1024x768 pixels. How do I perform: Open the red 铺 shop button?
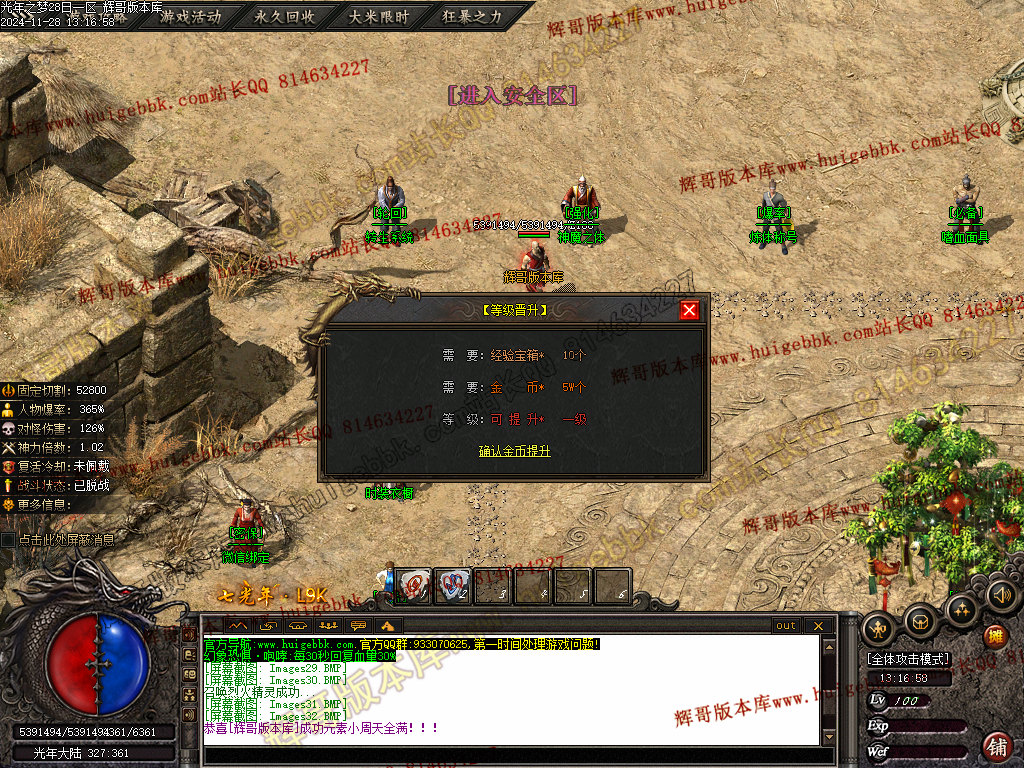(997, 745)
